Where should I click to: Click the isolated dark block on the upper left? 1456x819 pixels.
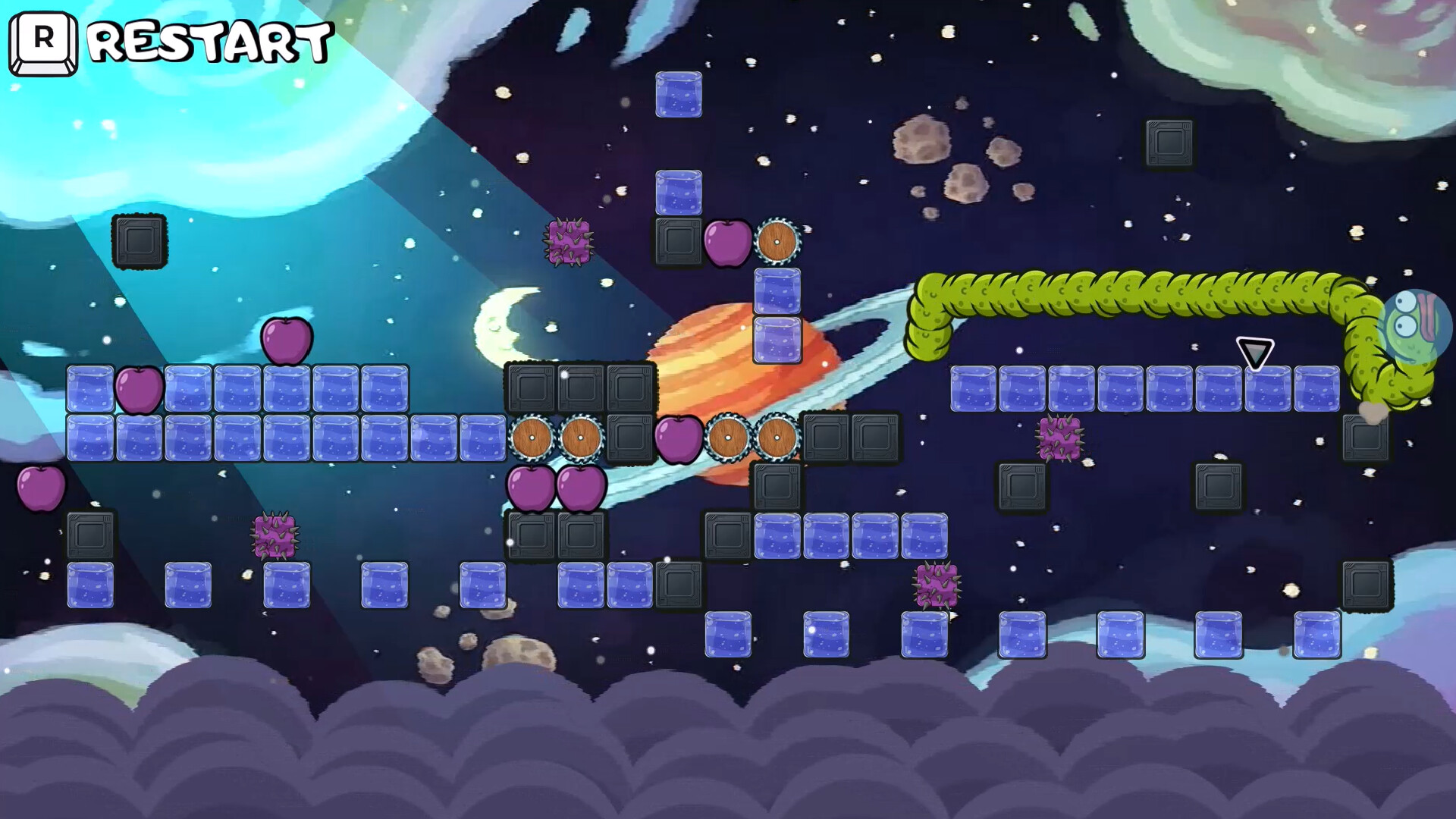140,243
